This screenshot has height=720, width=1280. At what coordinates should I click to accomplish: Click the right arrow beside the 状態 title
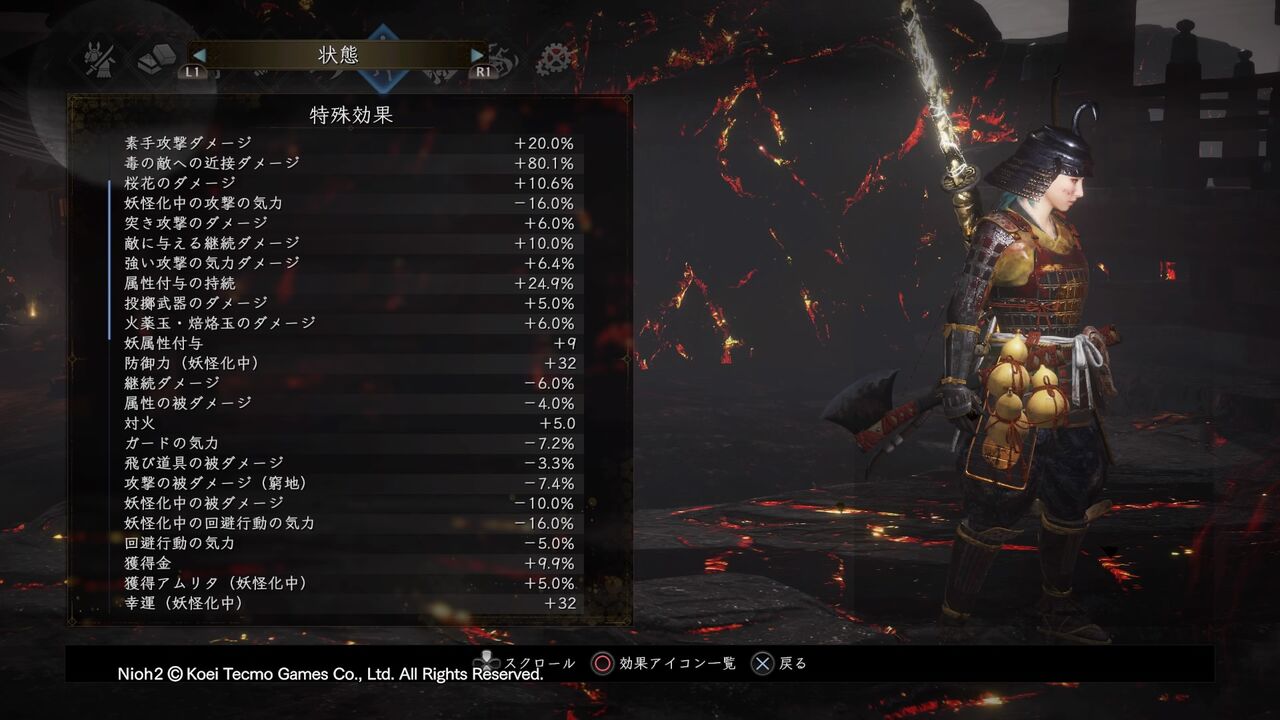click(479, 55)
